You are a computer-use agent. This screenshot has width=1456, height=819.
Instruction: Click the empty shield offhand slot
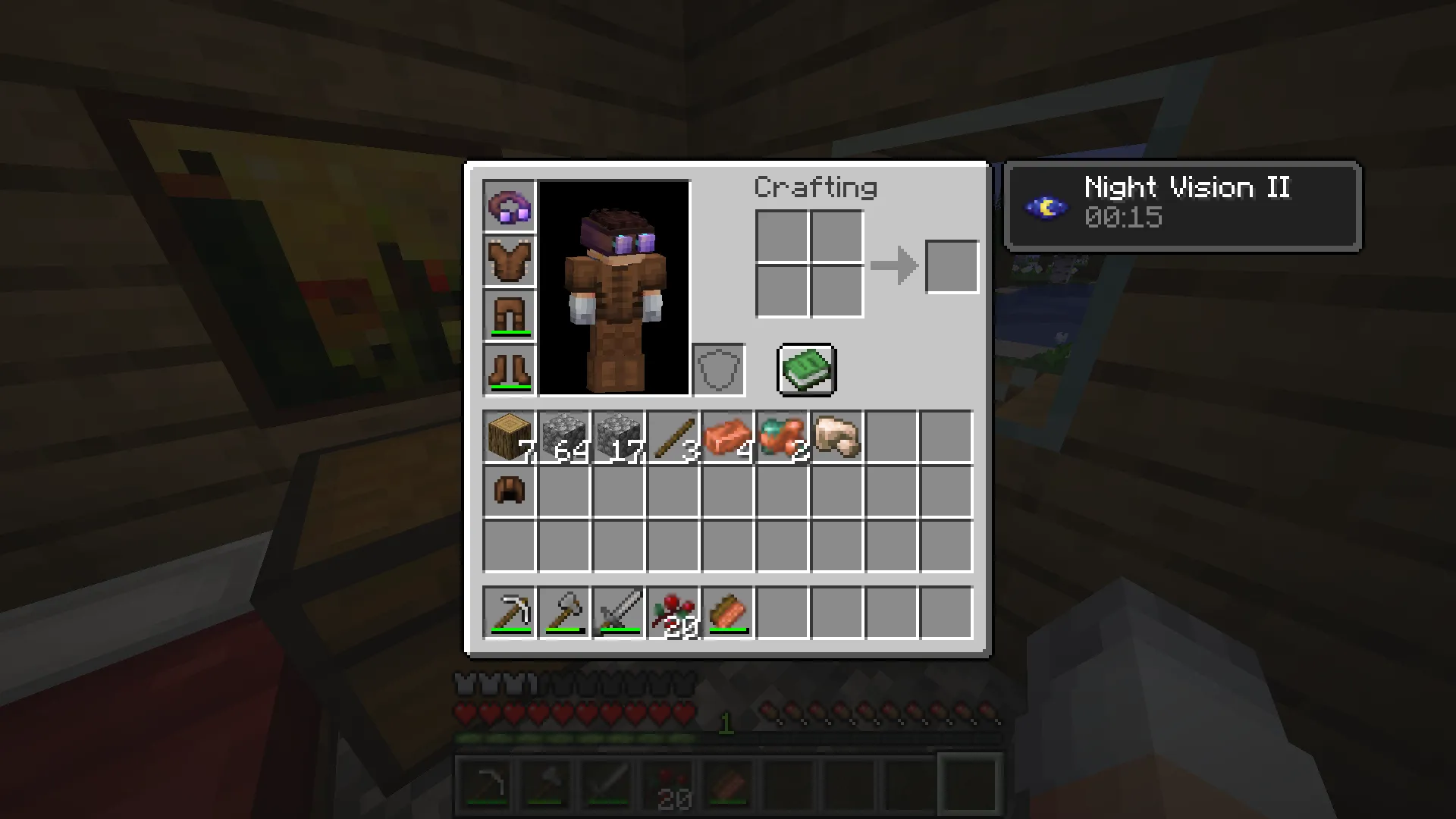pyautogui.click(x=718, y=369)
